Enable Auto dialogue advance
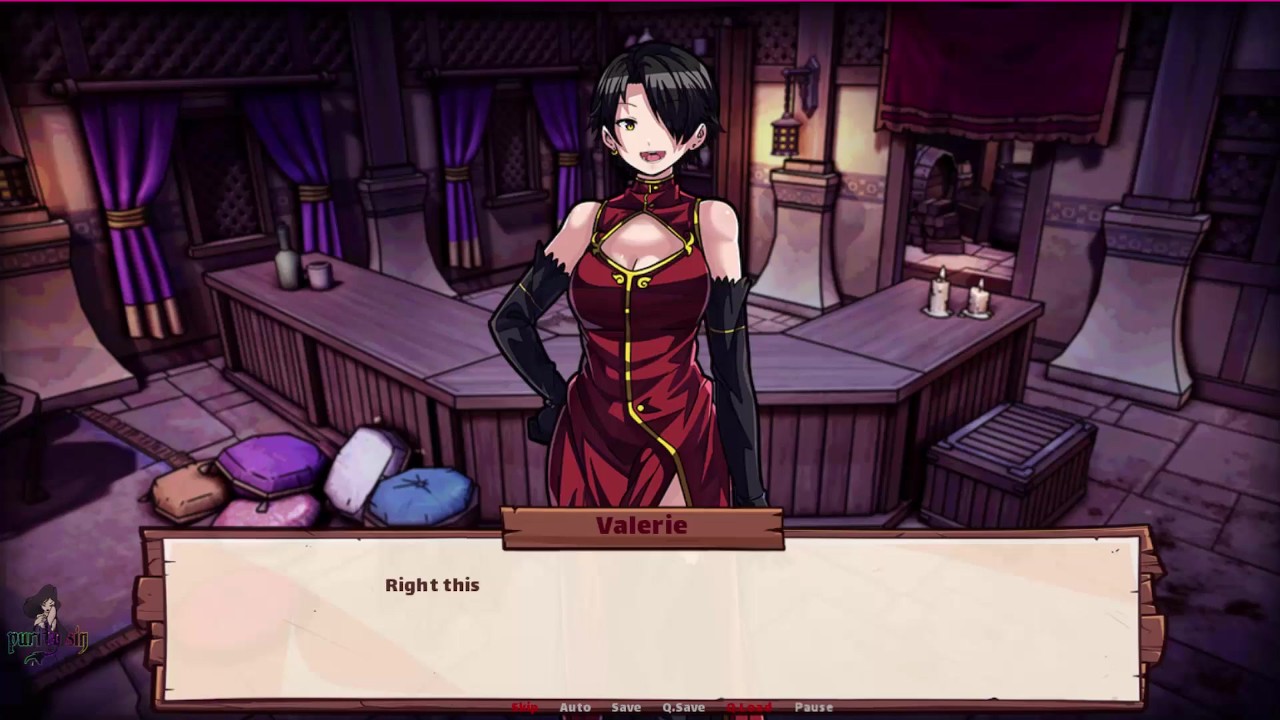1280x720 pixels. coord(575,708)
